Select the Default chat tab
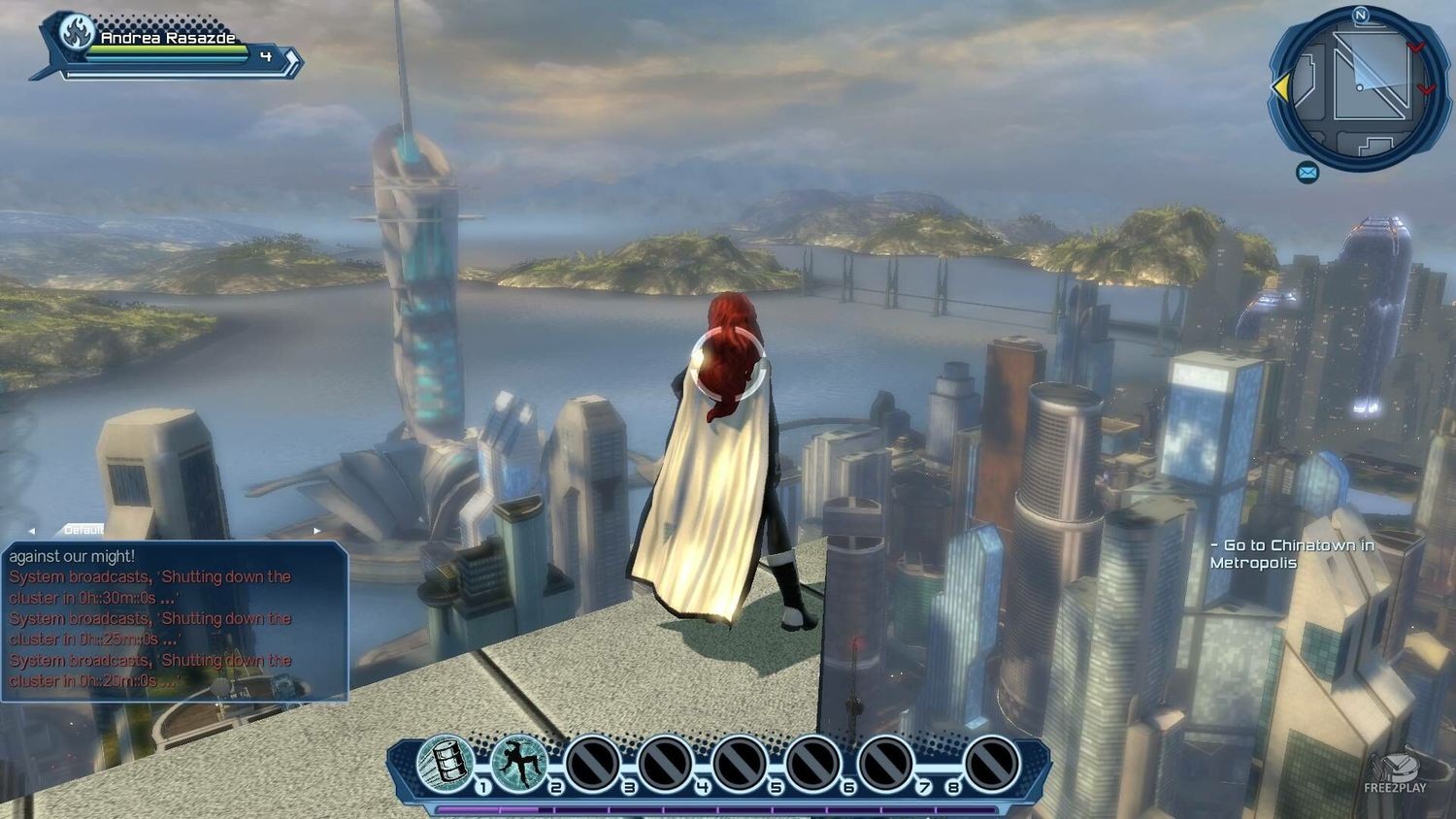 tap(83, 530)
